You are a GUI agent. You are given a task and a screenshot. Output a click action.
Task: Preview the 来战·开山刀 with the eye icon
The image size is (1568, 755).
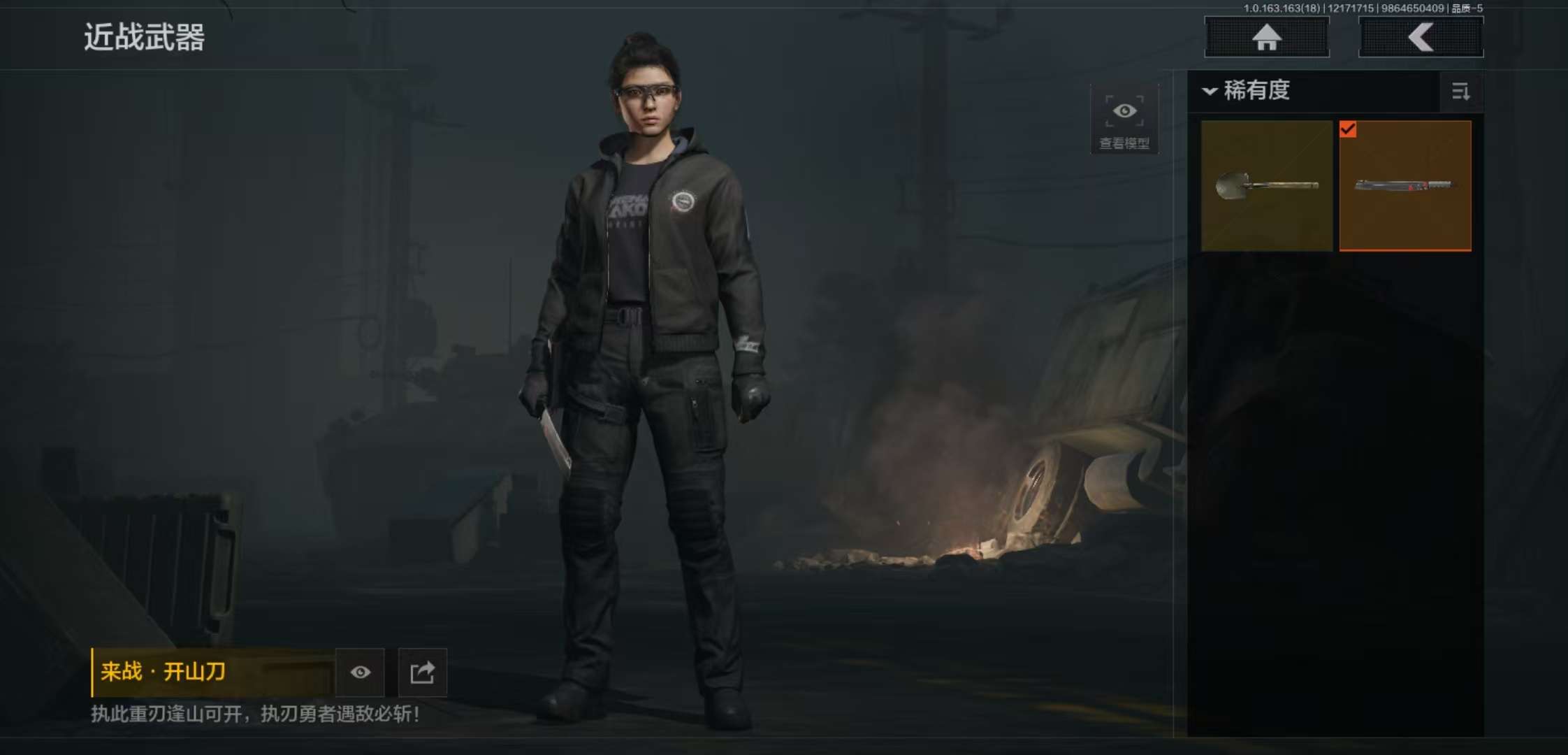360,673
